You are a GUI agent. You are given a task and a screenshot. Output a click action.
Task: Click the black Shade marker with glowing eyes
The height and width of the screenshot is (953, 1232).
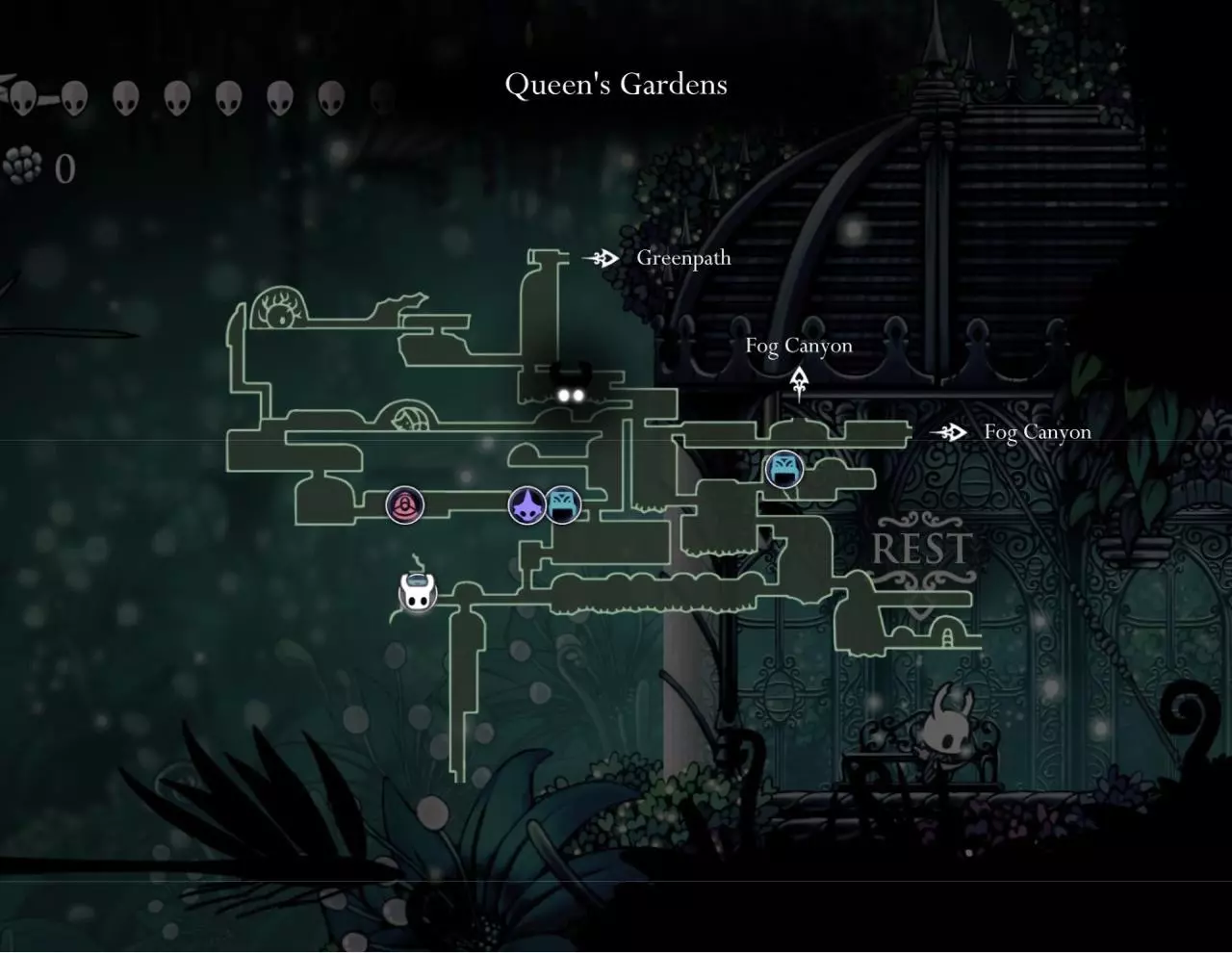click(569, 385)
